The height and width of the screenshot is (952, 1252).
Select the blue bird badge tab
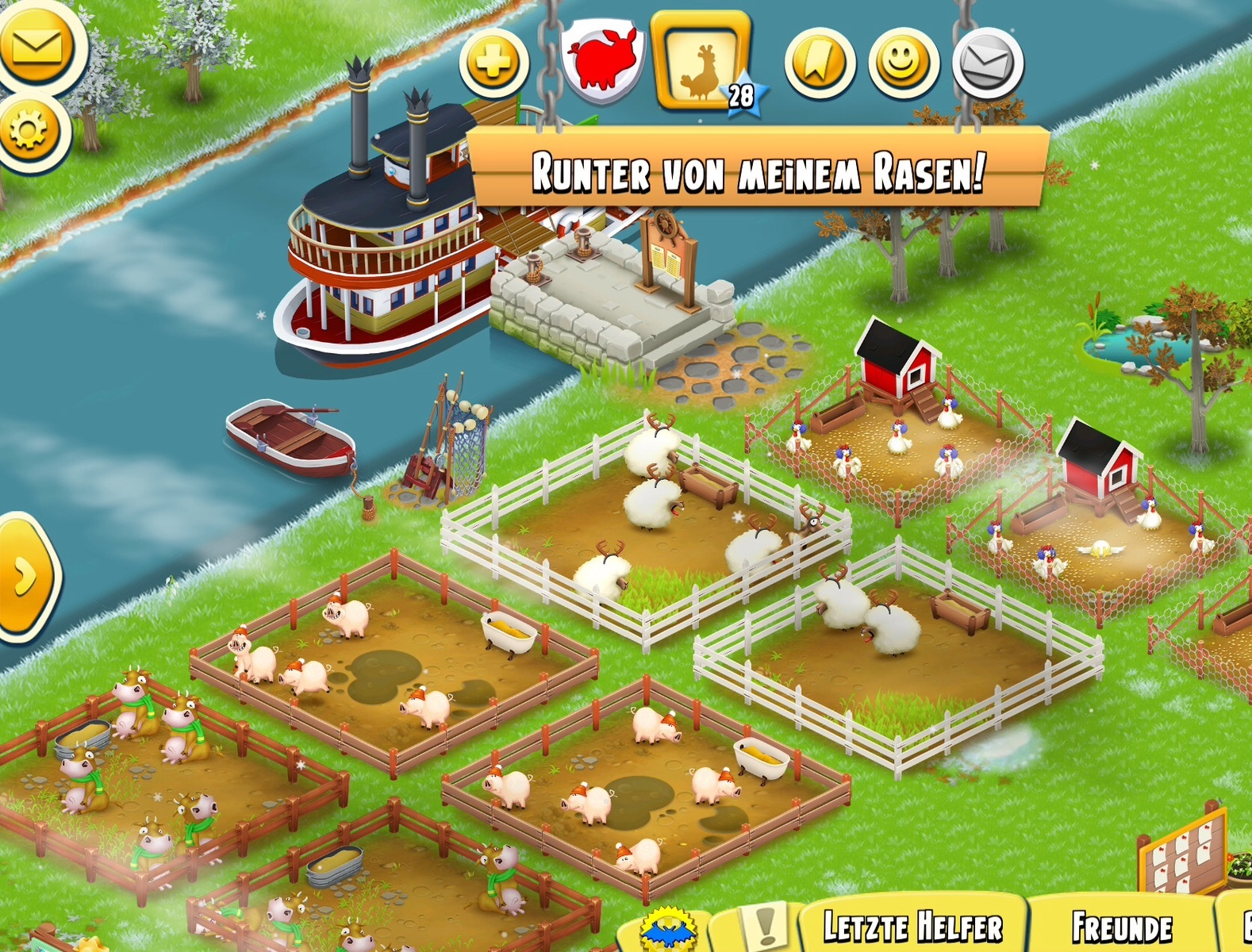[668, 930]
